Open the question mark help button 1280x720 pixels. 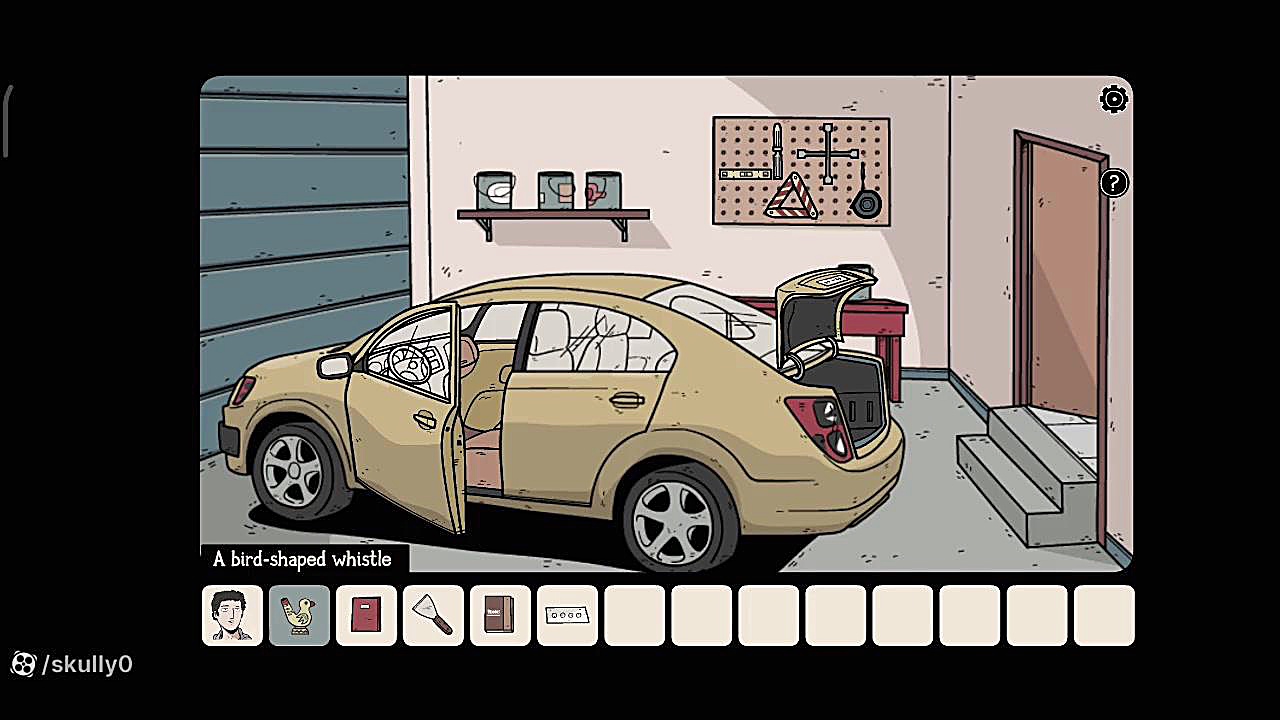1113,183
